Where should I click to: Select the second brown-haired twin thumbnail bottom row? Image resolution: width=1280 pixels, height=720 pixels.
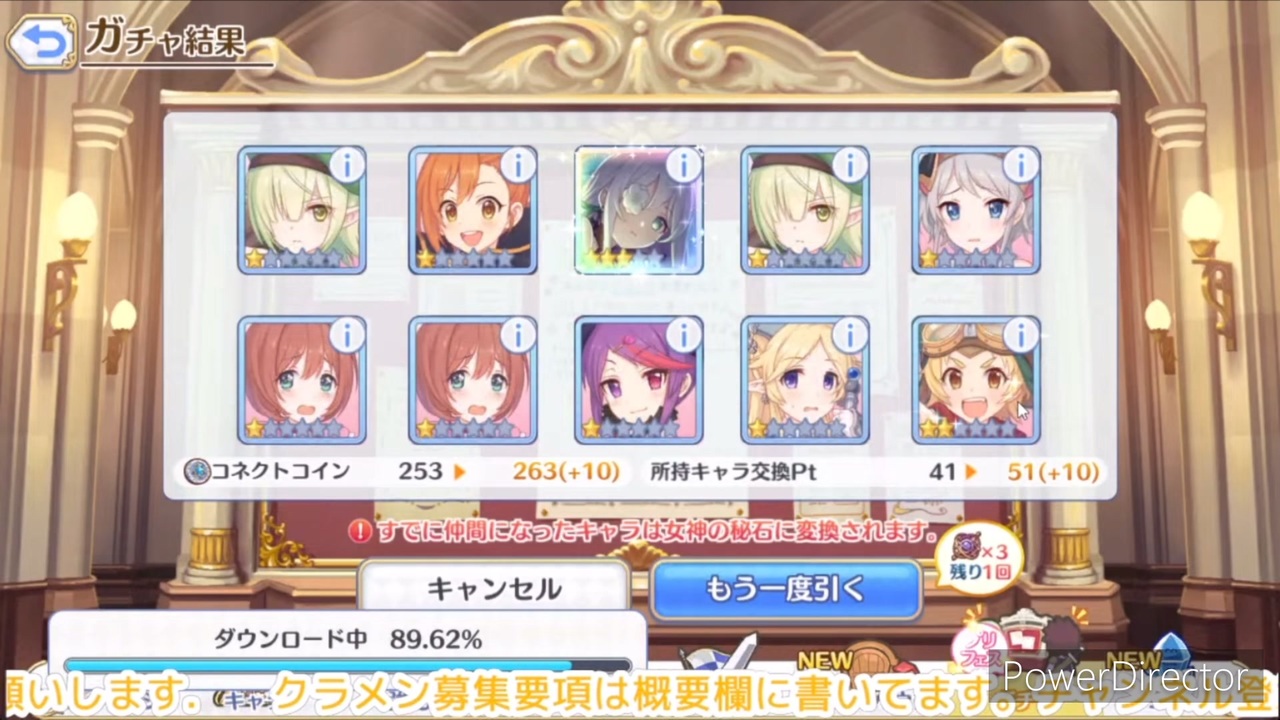(472, 380)
